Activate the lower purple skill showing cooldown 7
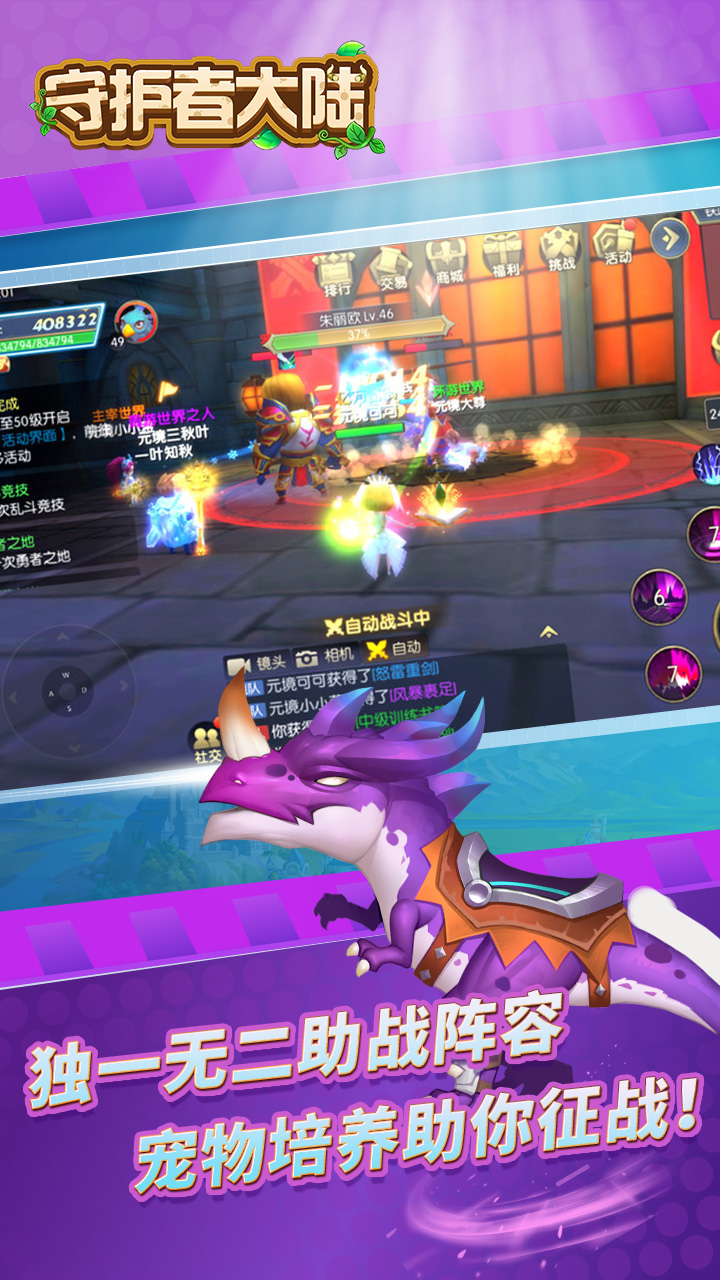The width and height of the screenshot is (720, 1280). [672, 673]
